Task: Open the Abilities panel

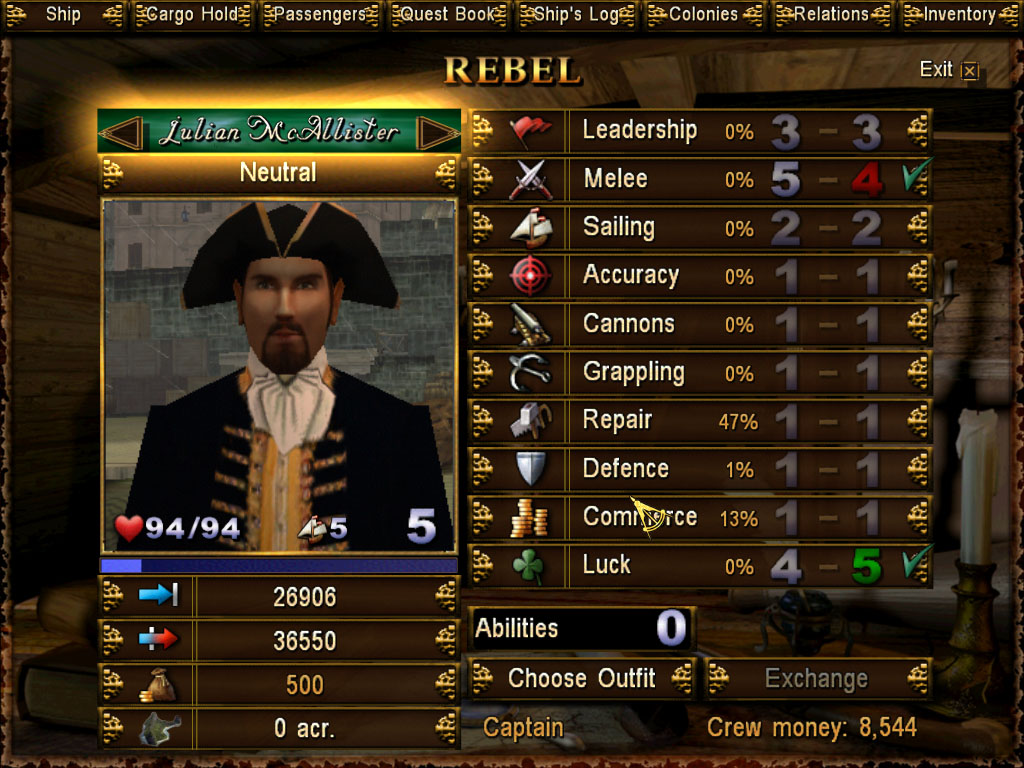Action: tap(580, 628)
